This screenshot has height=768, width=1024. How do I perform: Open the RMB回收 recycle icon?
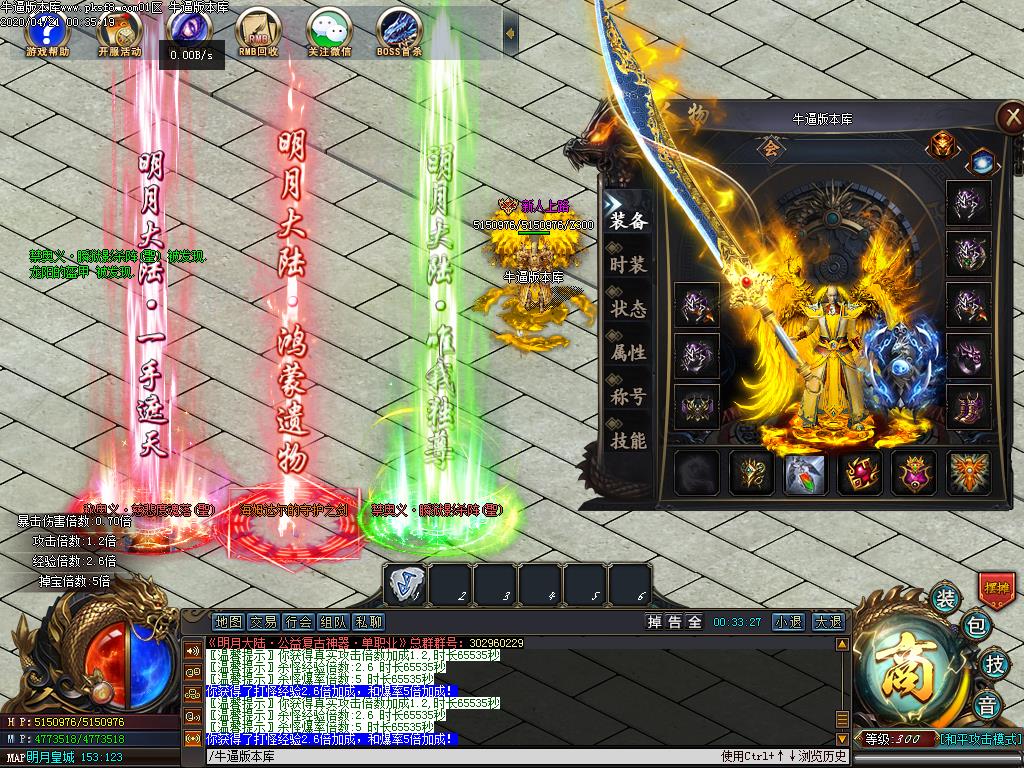[x=259, y=31]
